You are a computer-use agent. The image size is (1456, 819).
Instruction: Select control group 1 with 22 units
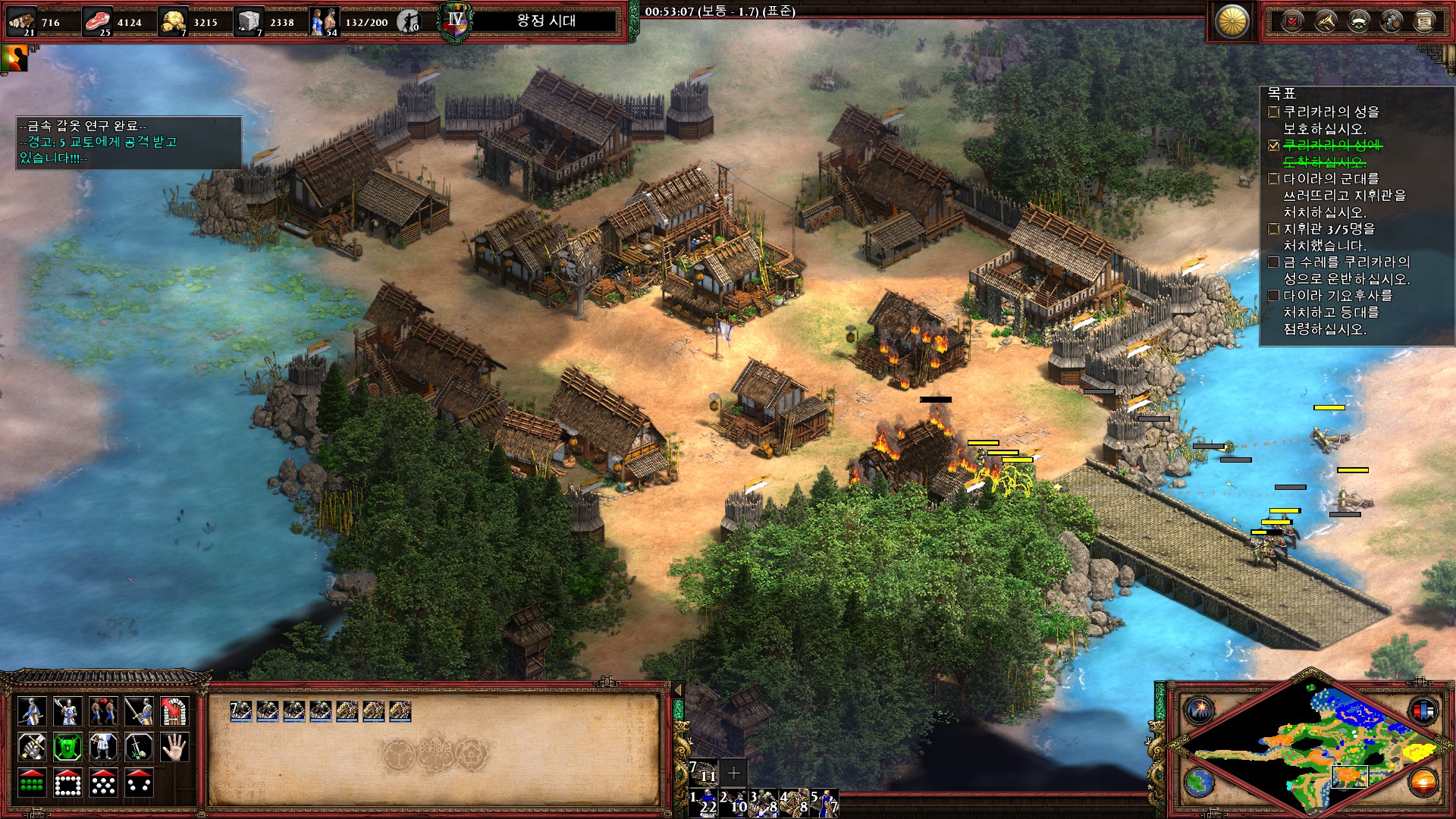(703, 802)
